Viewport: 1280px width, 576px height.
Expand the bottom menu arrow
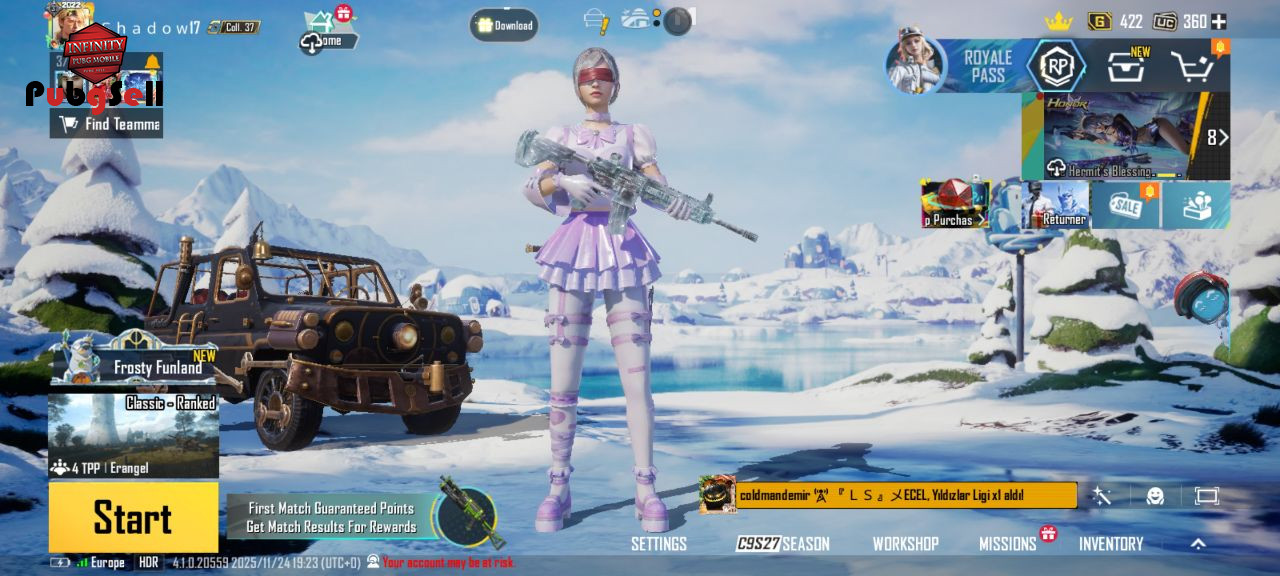coord(1198,544)
